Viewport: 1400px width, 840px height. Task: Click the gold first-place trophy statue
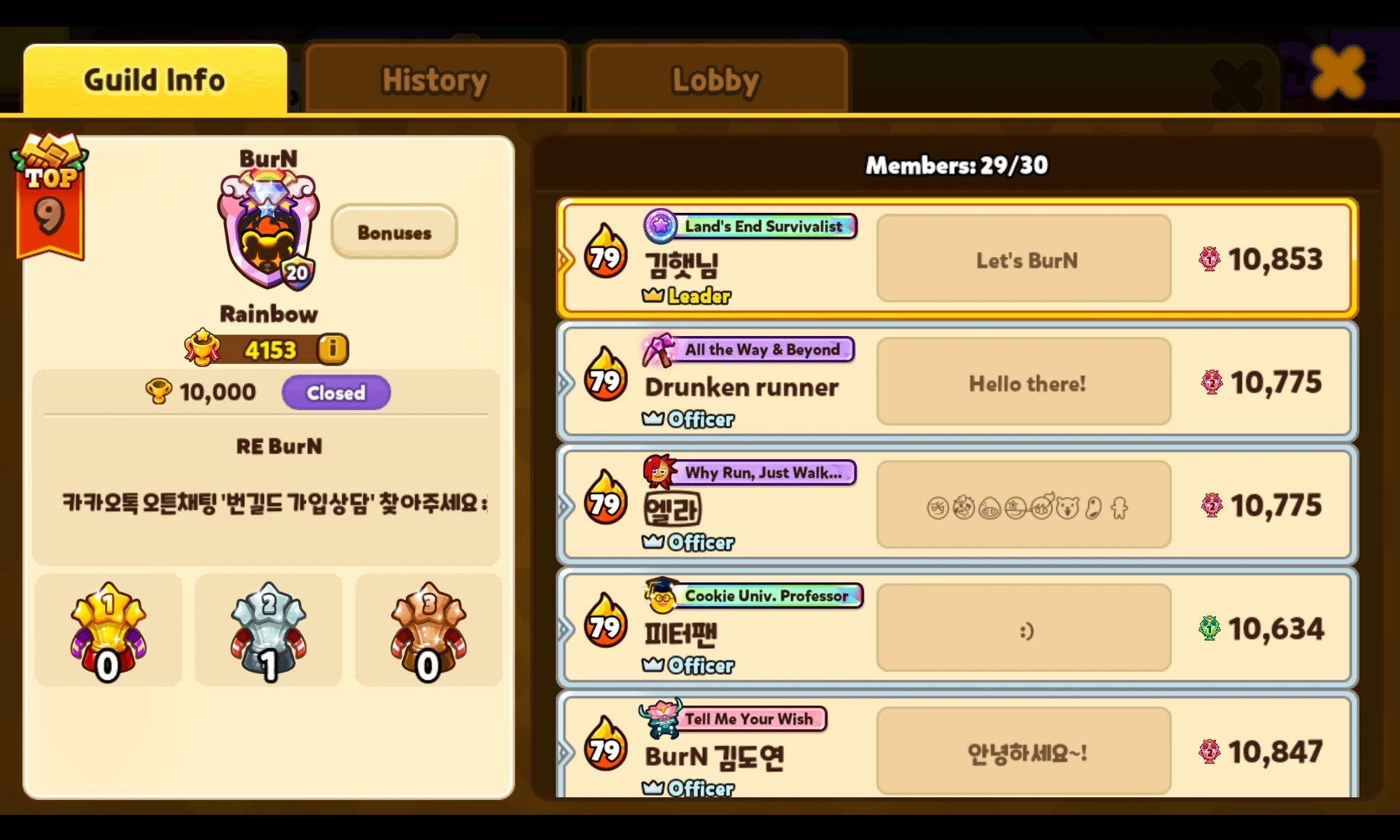click(107, 626)
